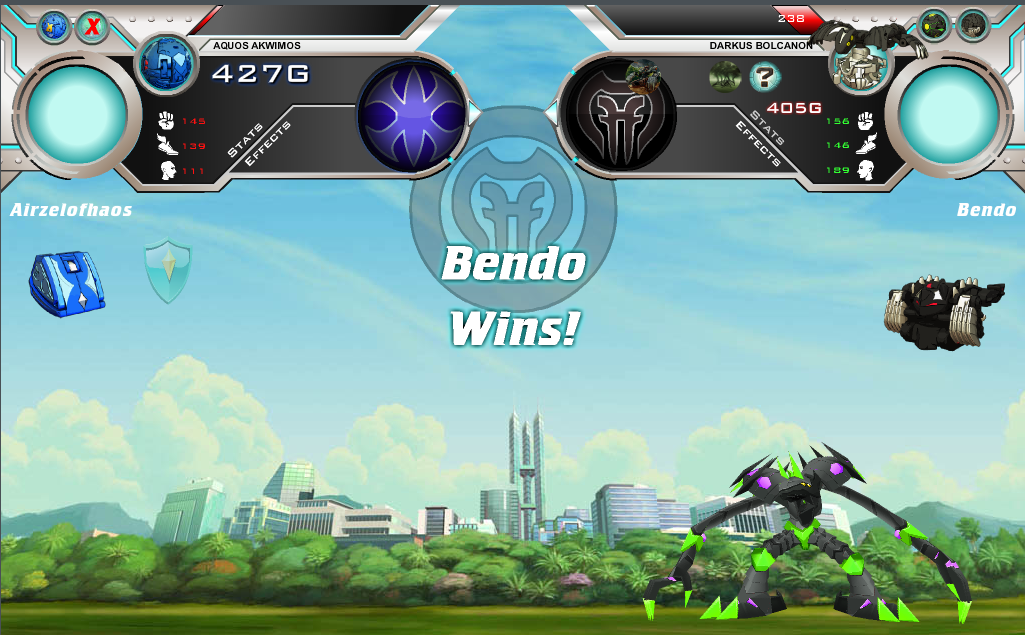Show Effects on the Aquos Akwimos panel
The height and width of the screenshot is (635, 1025).
[267, 143]
